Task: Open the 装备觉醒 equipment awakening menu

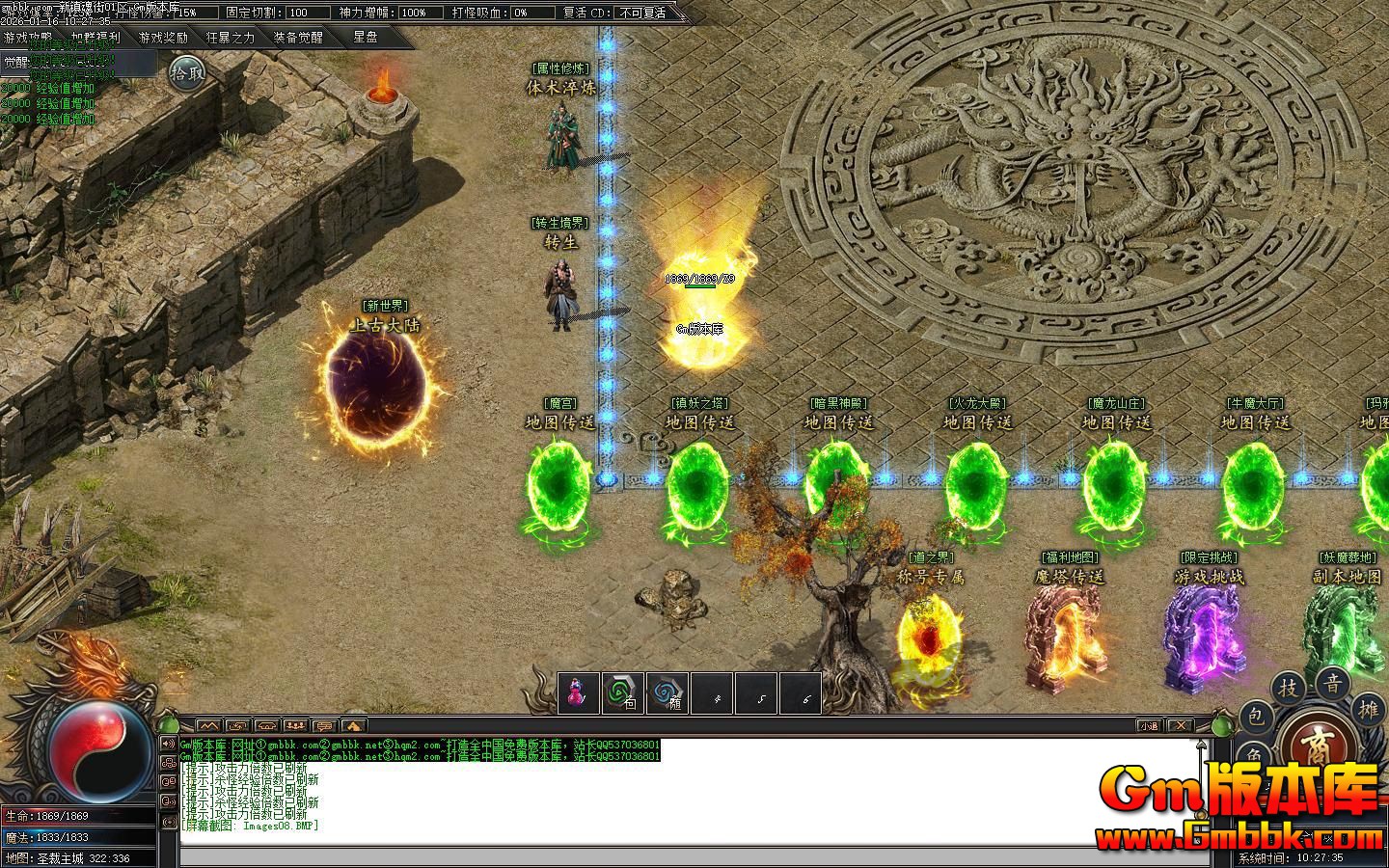Action: [298, 38]
